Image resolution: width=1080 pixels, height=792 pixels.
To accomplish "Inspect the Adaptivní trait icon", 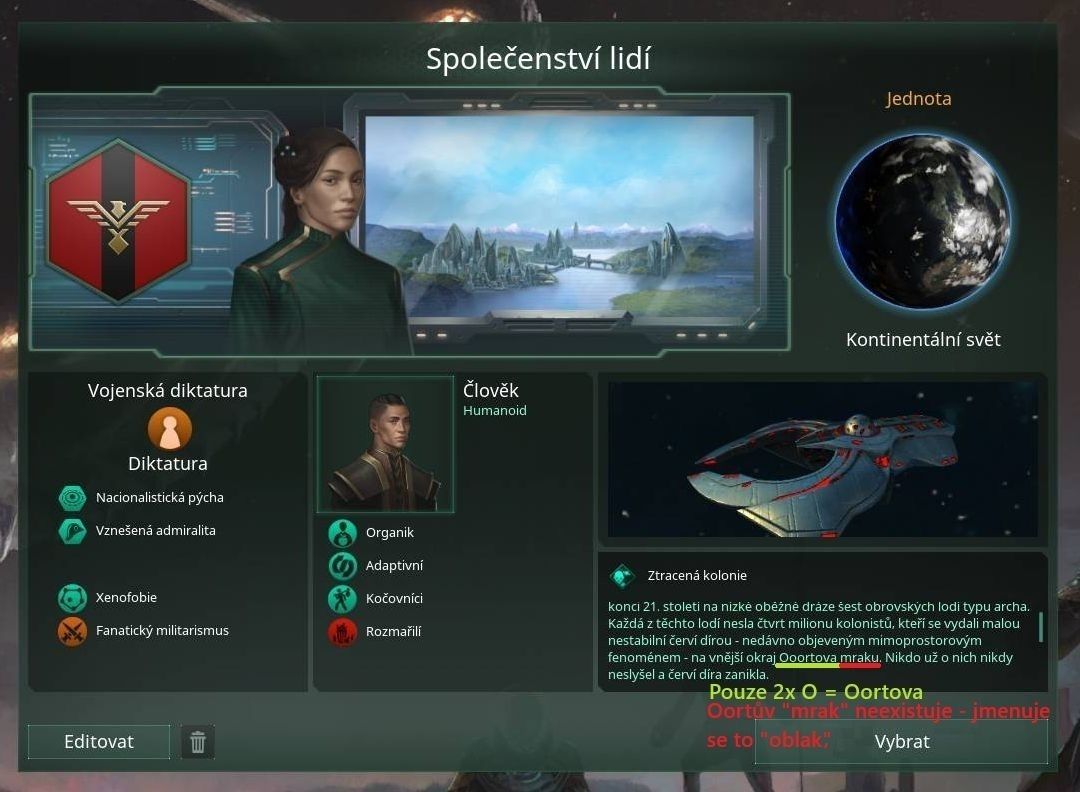I will coord(343,566).
